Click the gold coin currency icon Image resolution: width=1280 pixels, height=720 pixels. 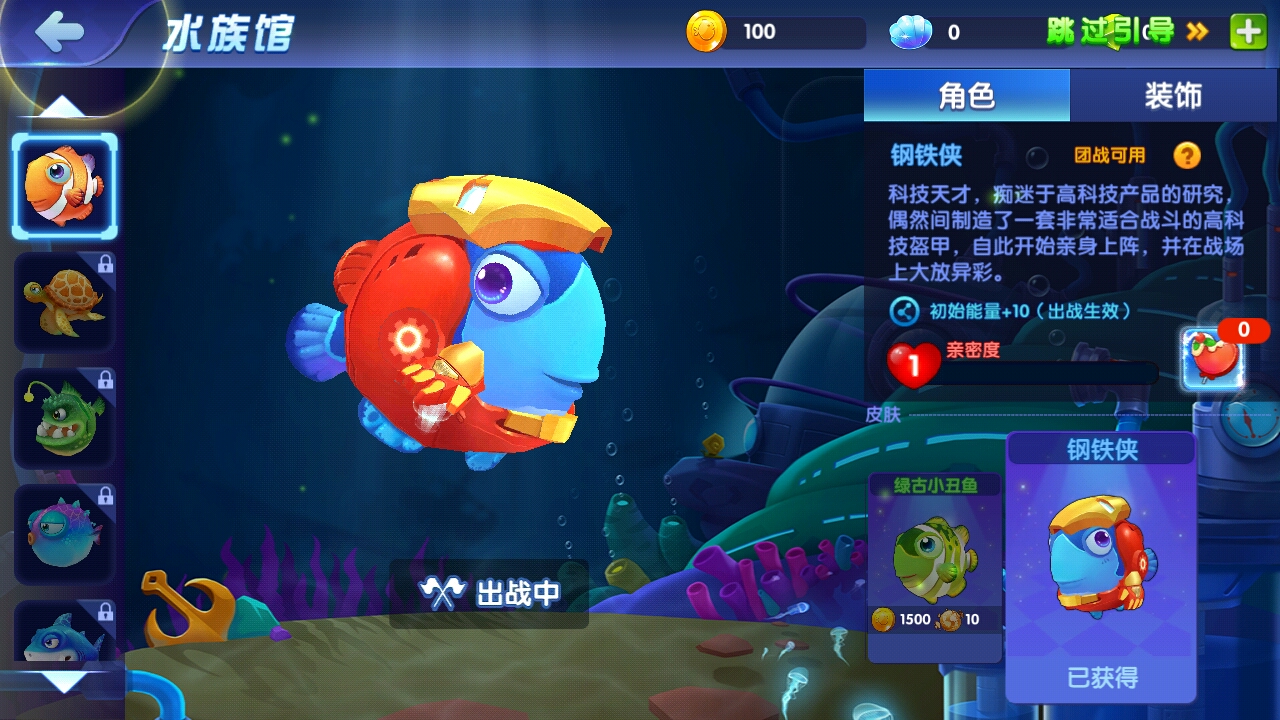point(706,31)
